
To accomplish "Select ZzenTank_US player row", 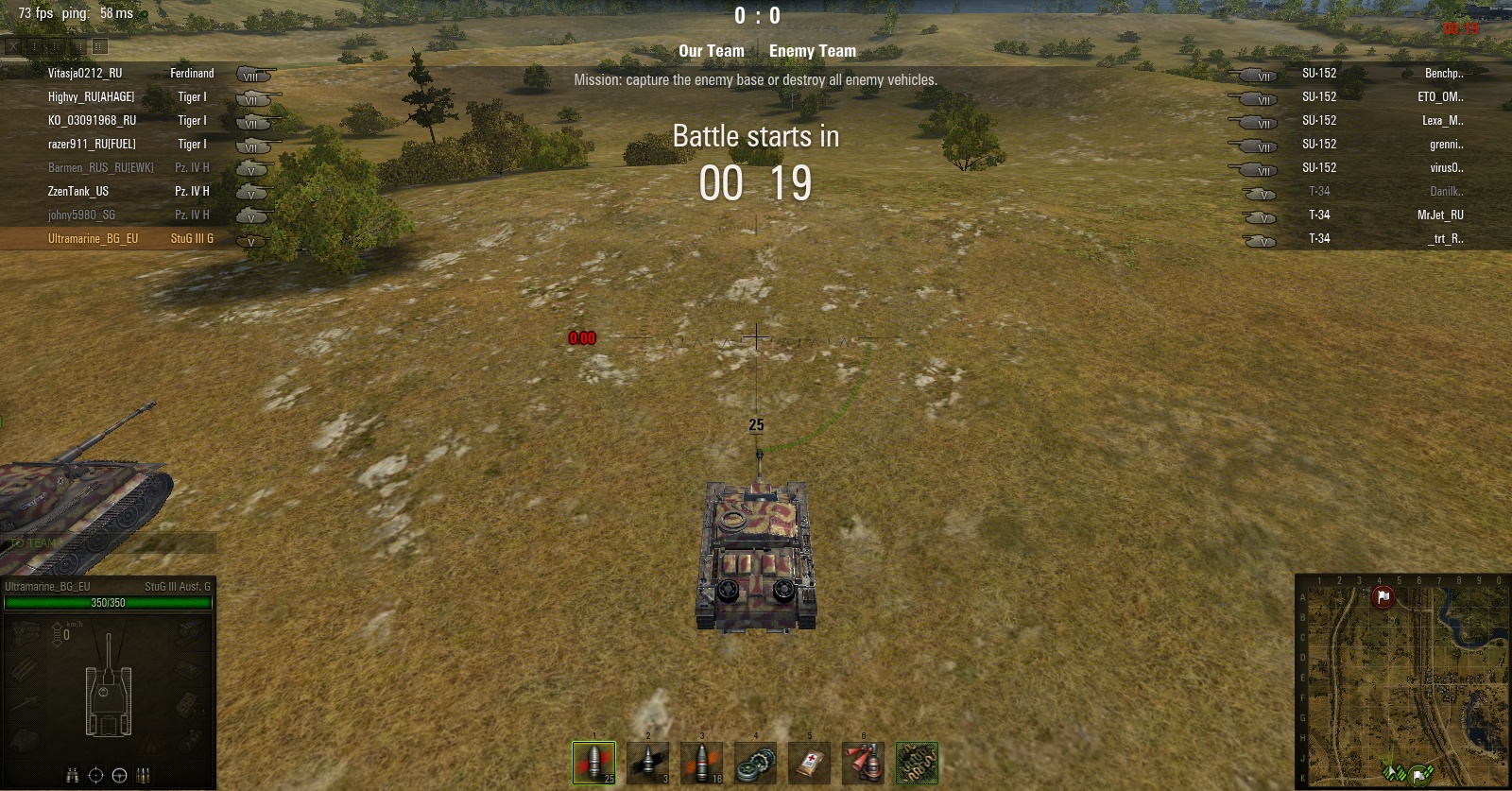I will pos(78,191).
